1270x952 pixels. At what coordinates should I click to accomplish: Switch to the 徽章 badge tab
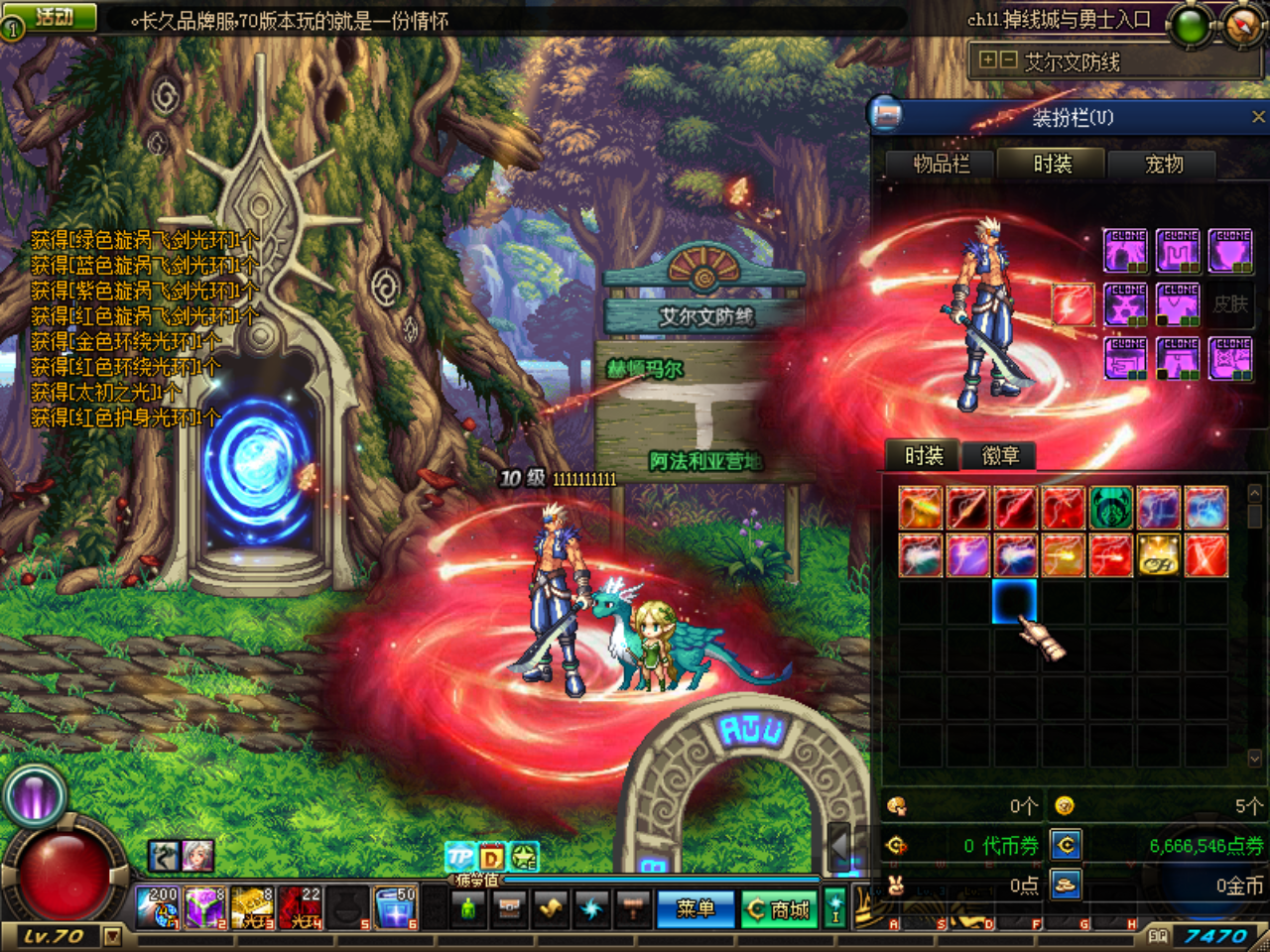pyautogui.click(x=999, y=455)
